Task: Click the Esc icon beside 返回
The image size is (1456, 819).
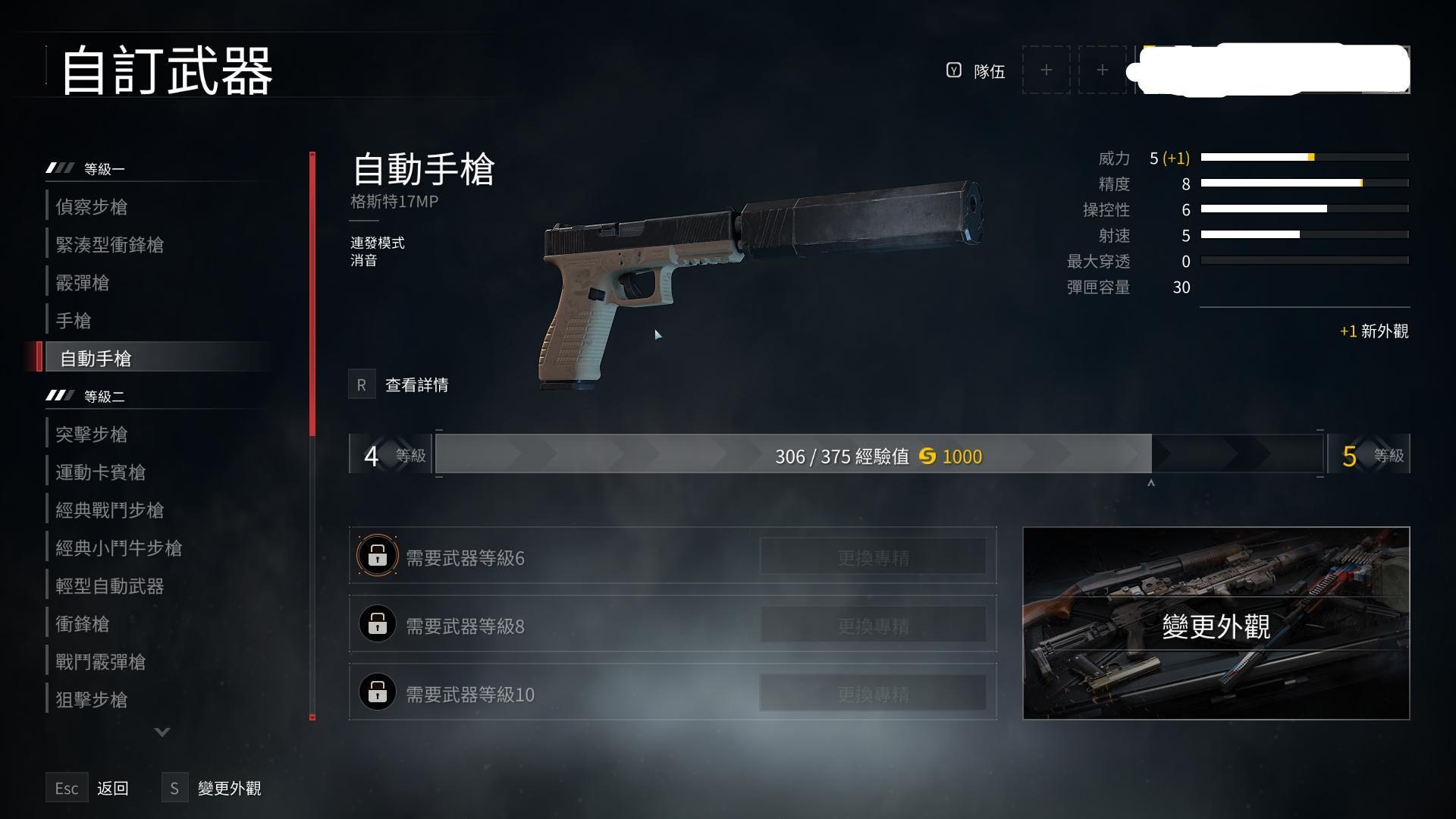Action: tap(67, 788)
